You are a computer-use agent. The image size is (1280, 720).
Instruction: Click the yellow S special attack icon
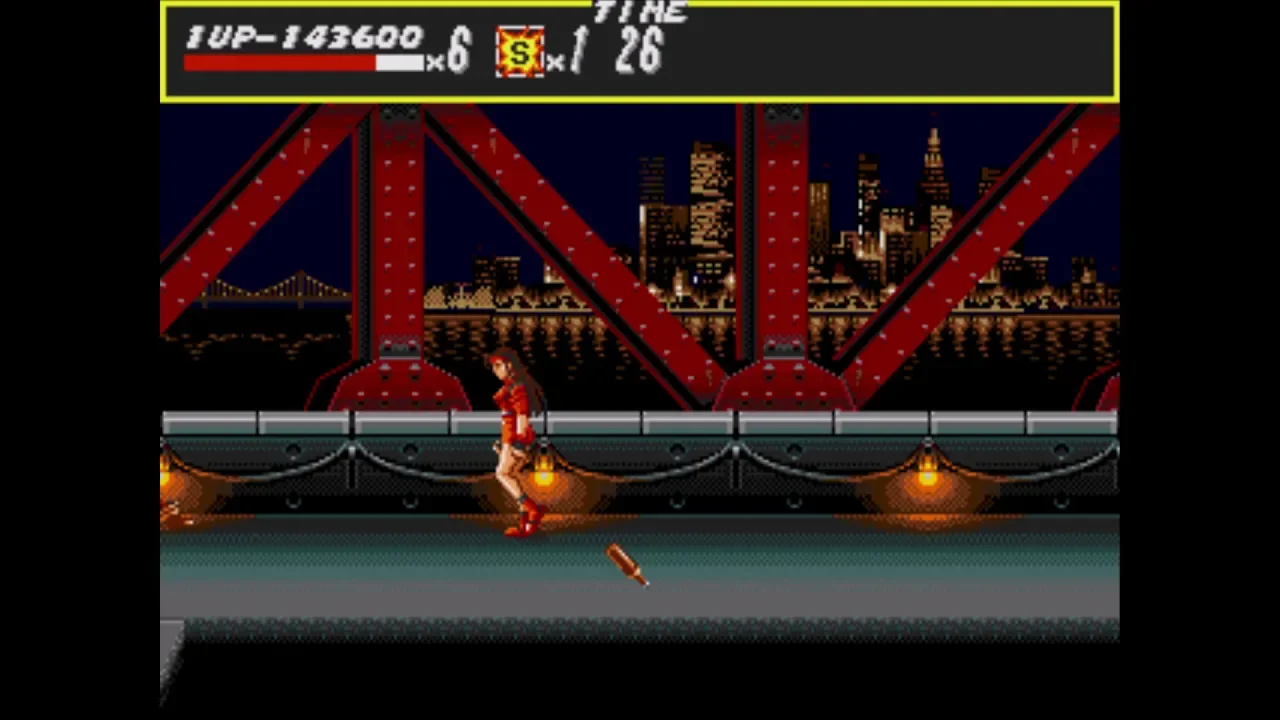(x=520, y=52)
